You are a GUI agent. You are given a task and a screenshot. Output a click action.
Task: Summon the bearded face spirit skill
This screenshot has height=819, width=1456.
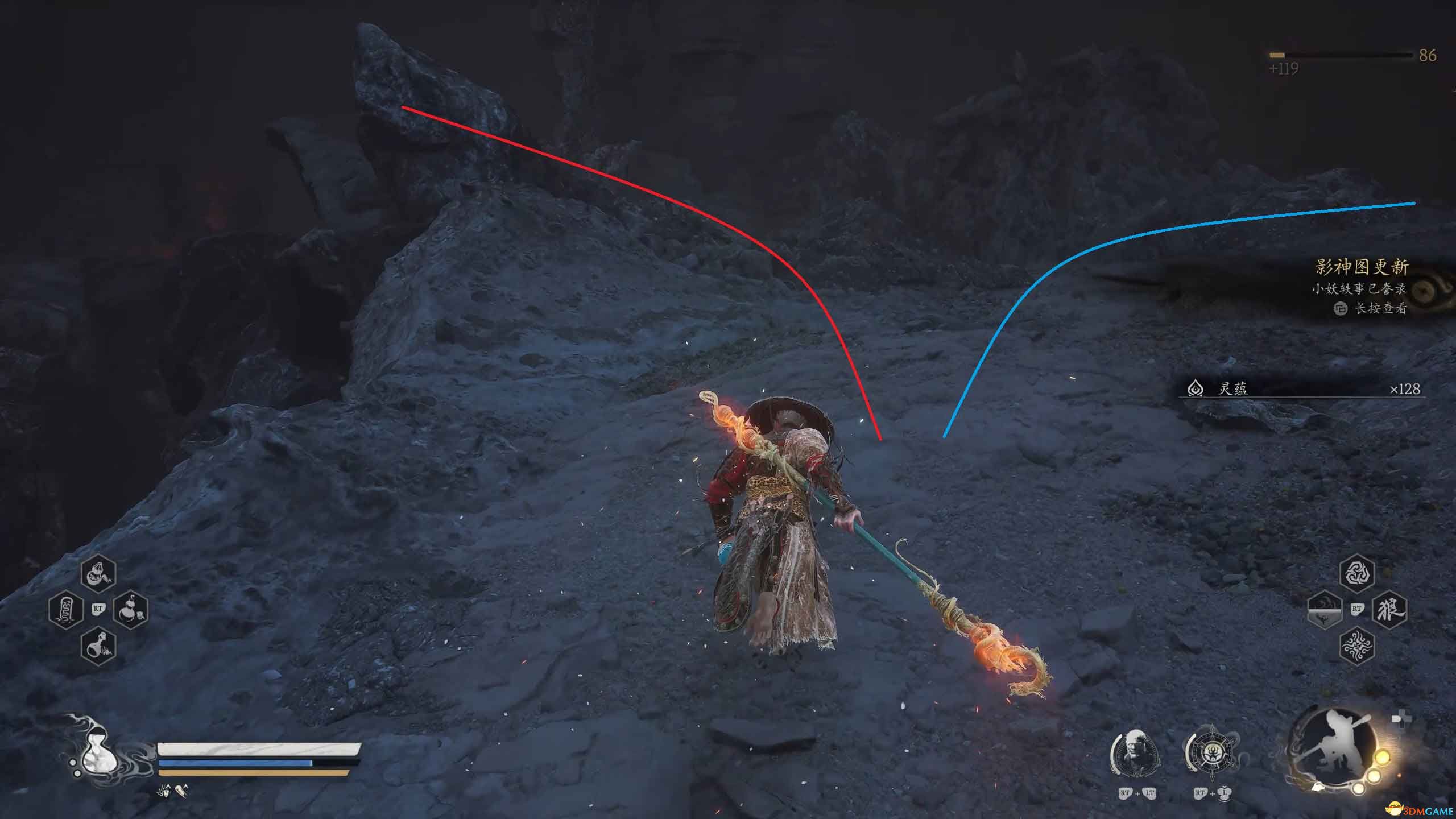1134,754
